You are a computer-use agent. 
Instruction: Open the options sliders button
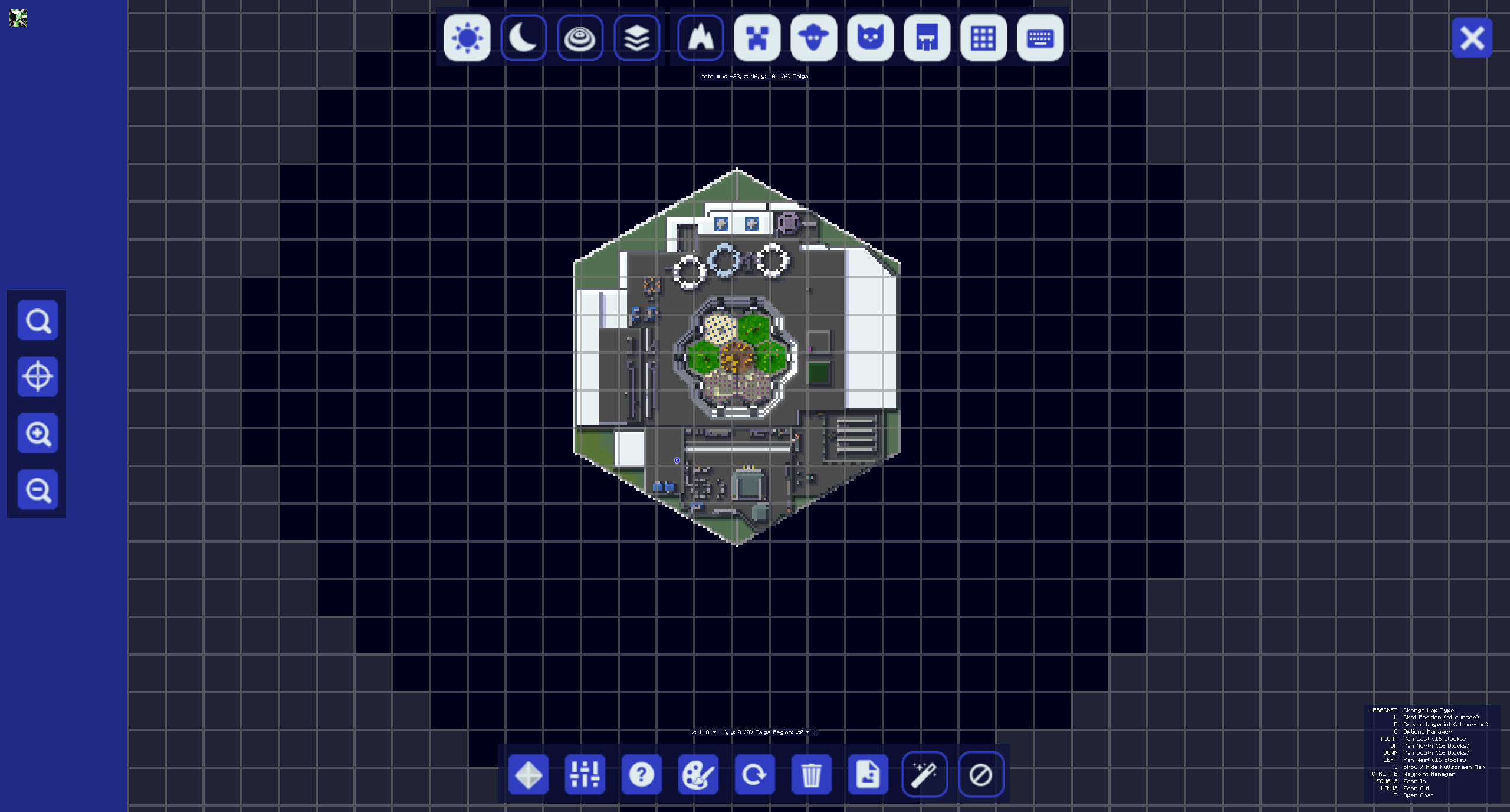coord(585,774)
